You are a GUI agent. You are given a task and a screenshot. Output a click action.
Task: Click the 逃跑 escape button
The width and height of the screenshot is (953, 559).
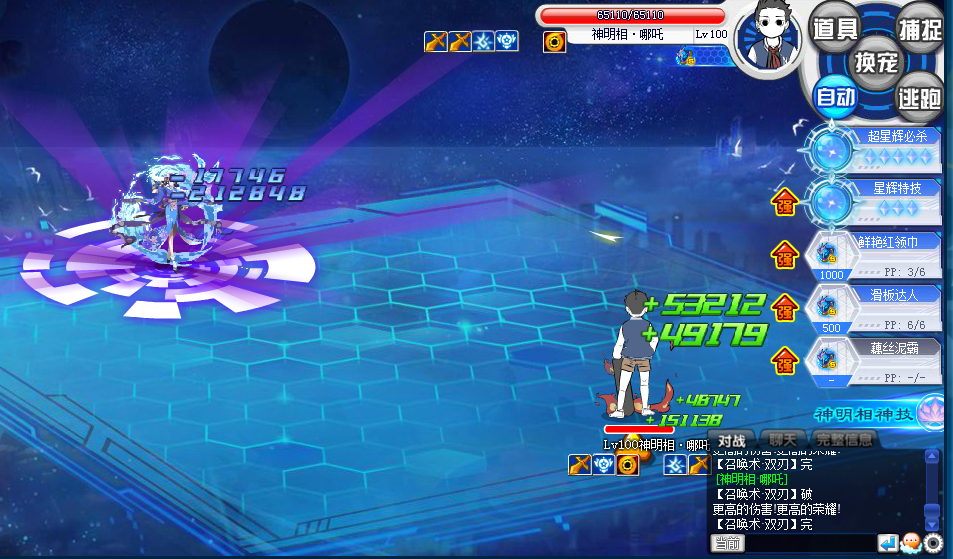(919, 97)
